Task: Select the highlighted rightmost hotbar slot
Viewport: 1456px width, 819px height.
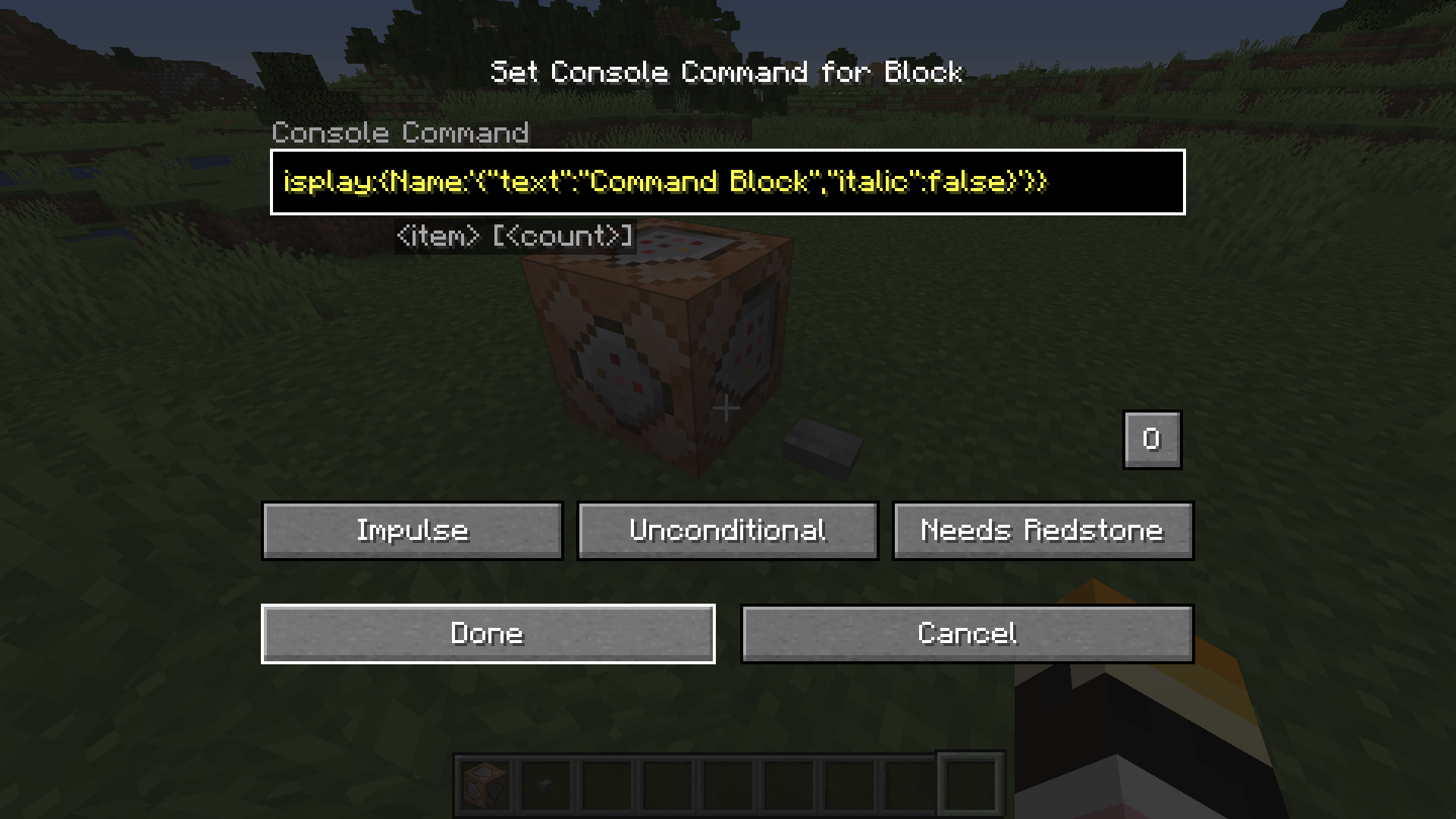Action: [969, 783]
